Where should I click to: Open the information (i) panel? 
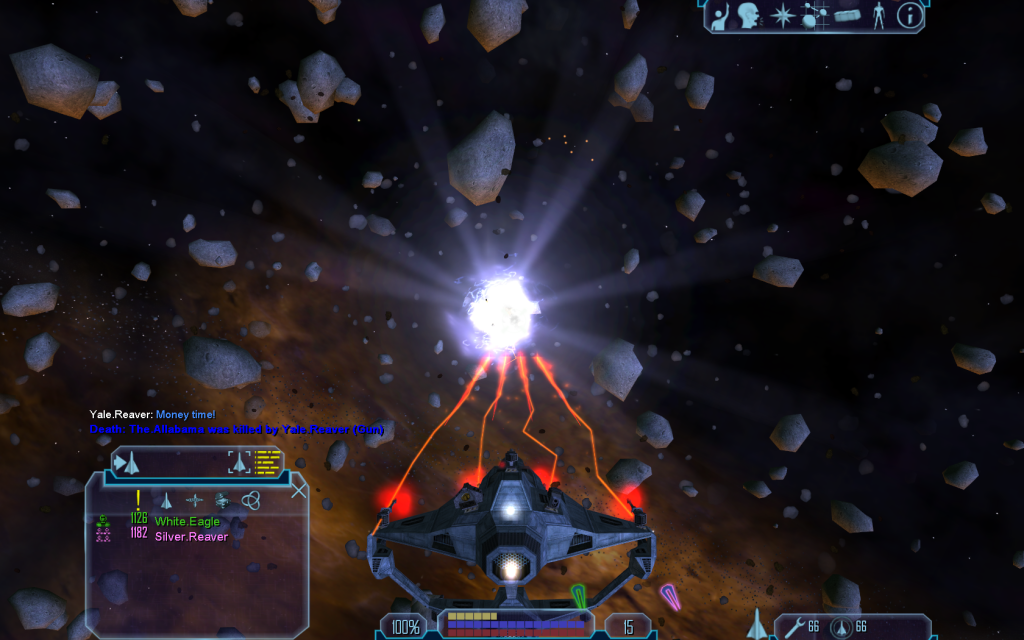pos(909,15)
